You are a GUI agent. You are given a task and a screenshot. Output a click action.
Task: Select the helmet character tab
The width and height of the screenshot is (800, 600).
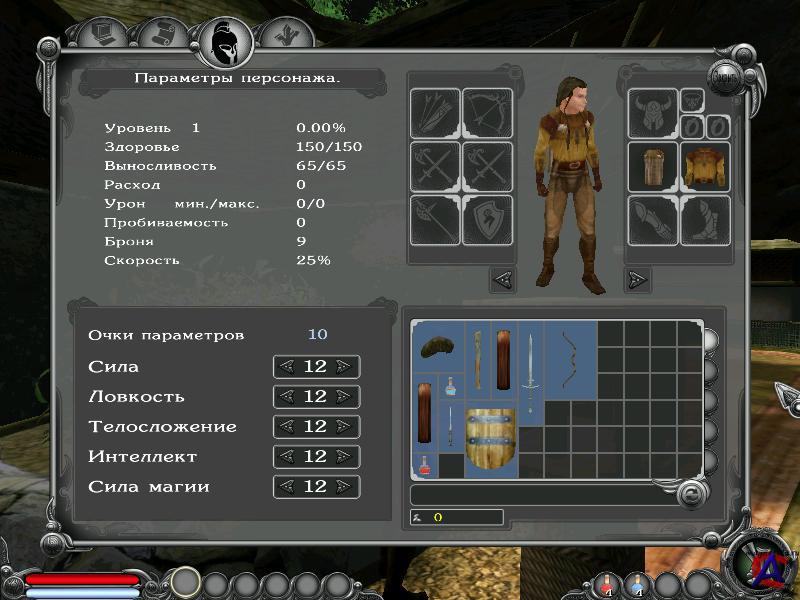point(225,40)
